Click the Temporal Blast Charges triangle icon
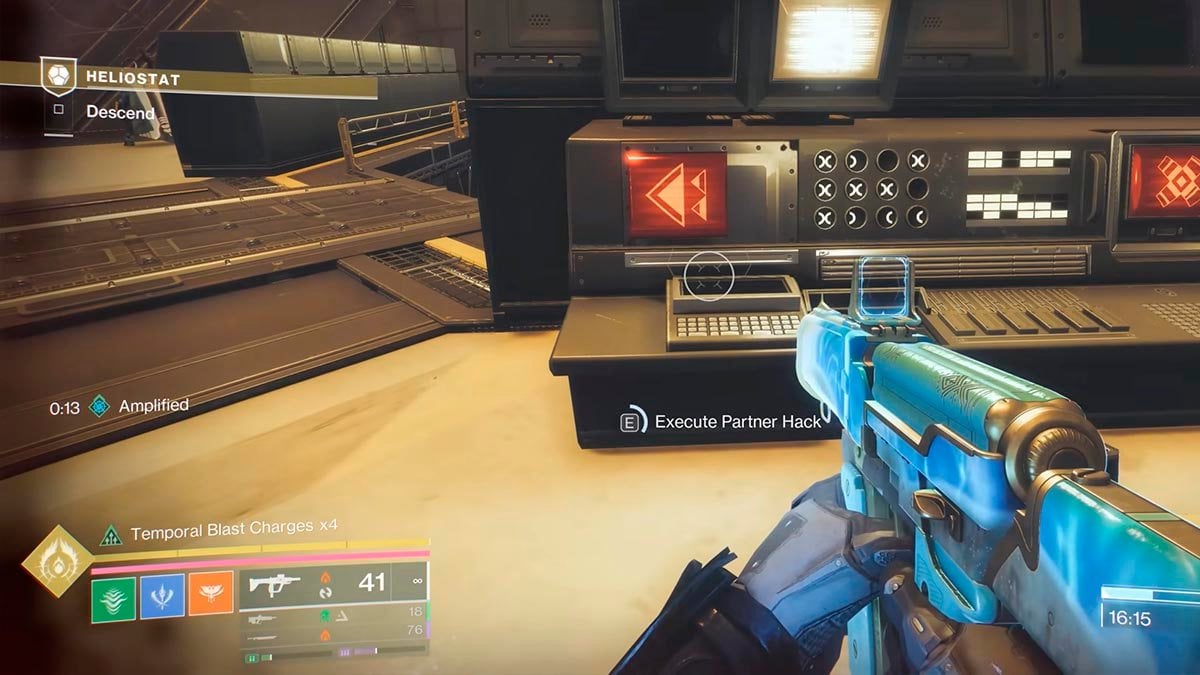Viewport: 1200px width, 675px height. [x=110, y=536]
